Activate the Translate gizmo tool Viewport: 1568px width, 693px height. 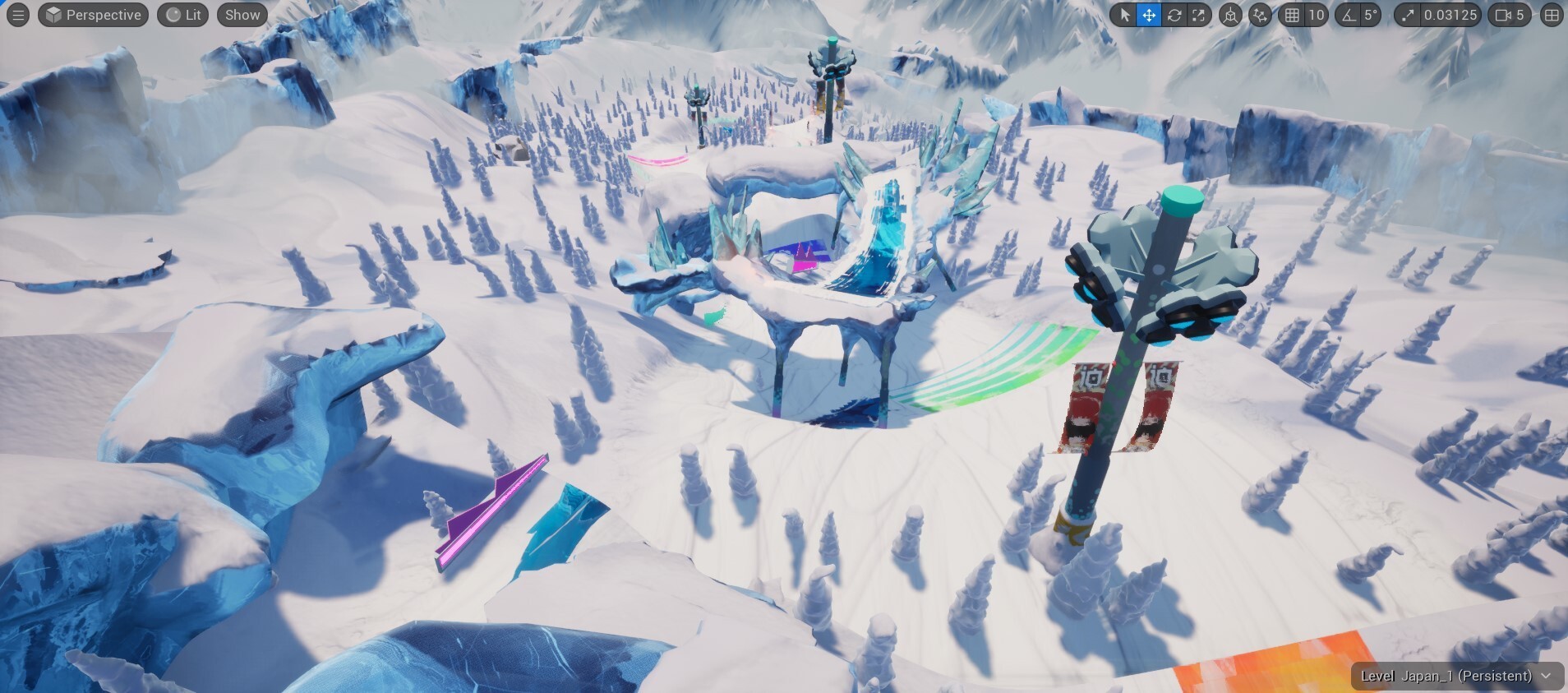pos(1150,15)
